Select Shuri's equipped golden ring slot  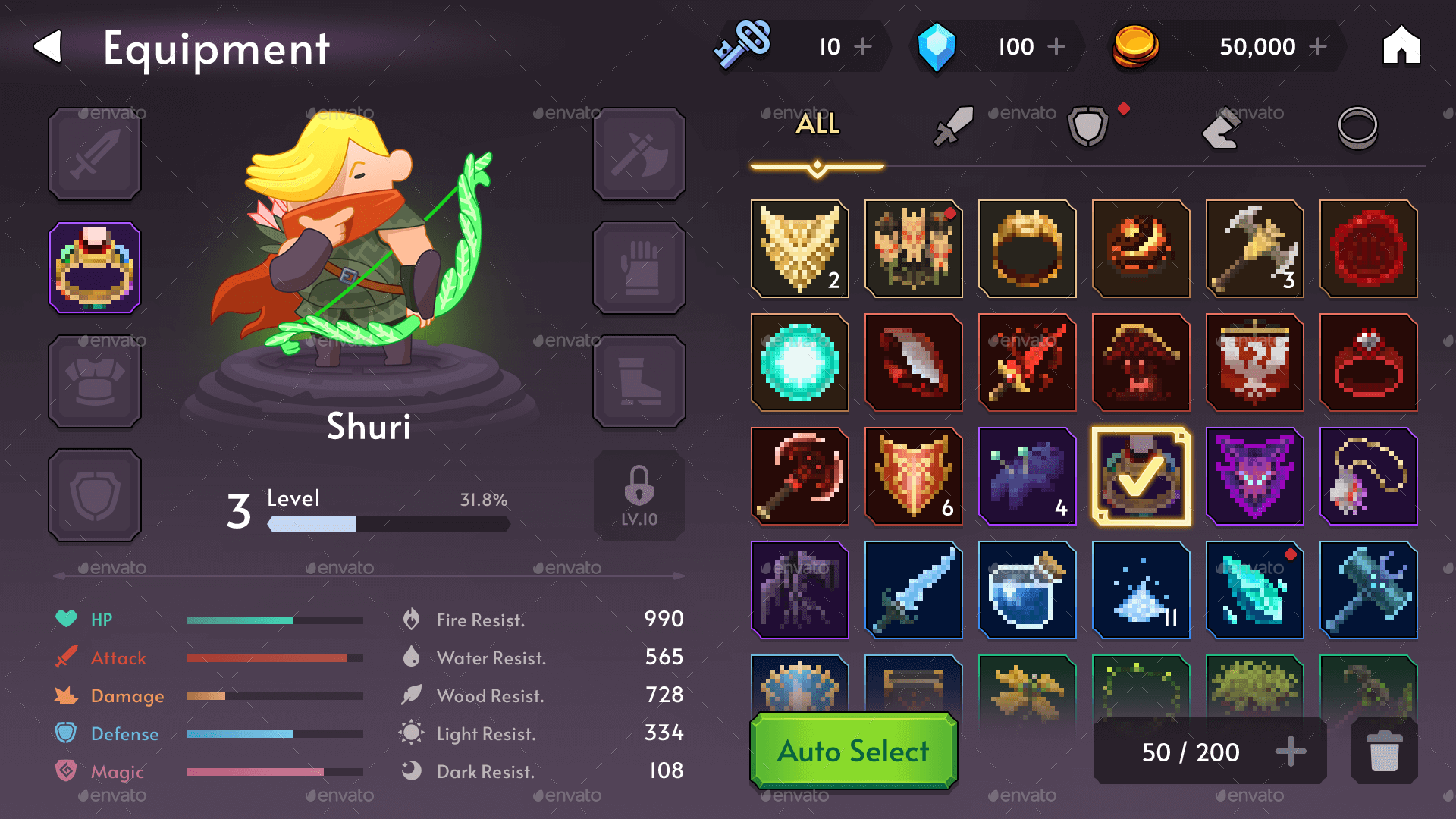[x=94, y=267]
